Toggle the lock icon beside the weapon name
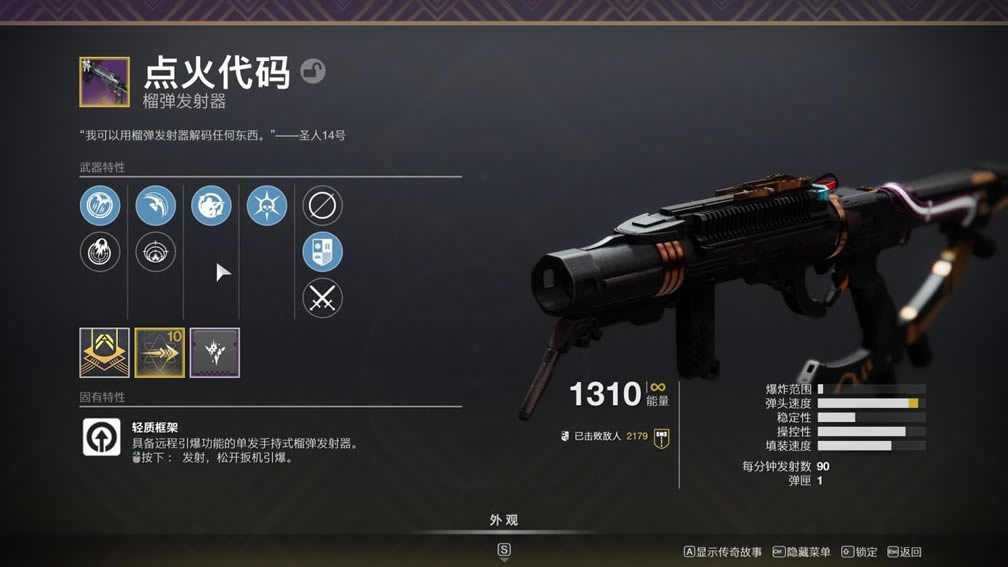 (x=313, y=72)
